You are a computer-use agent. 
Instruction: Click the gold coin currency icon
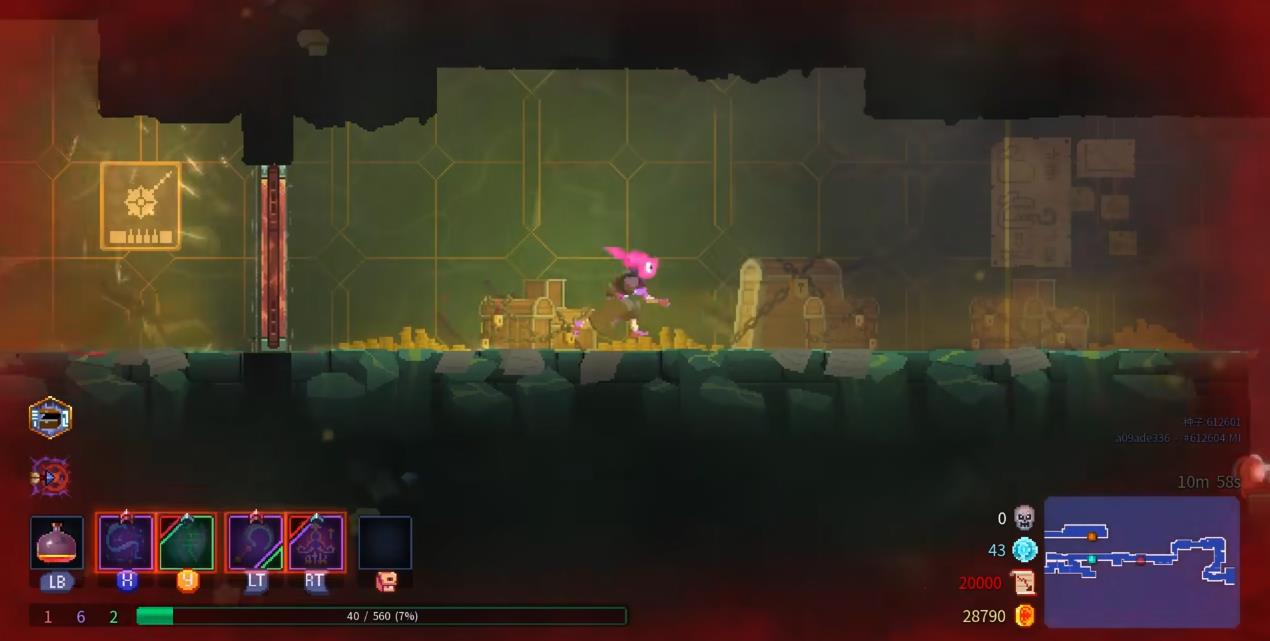point(1024,616)
